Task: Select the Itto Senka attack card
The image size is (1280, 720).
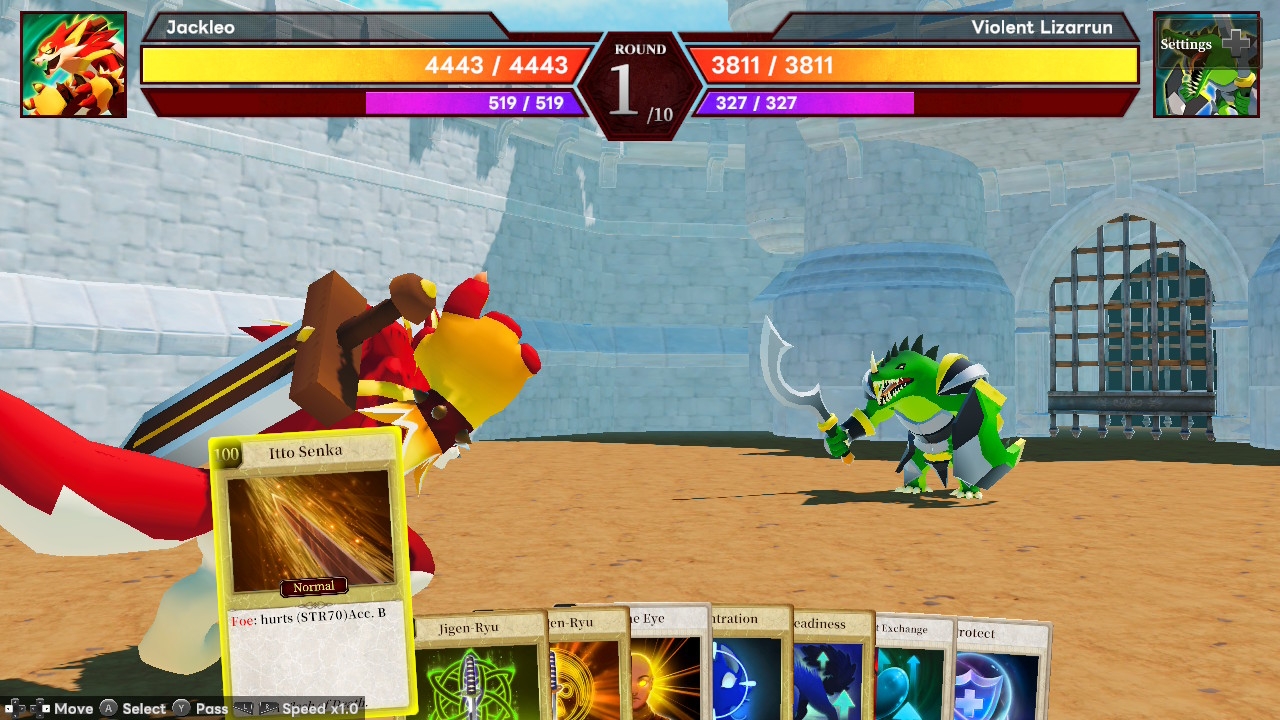Action: point(310,560)
